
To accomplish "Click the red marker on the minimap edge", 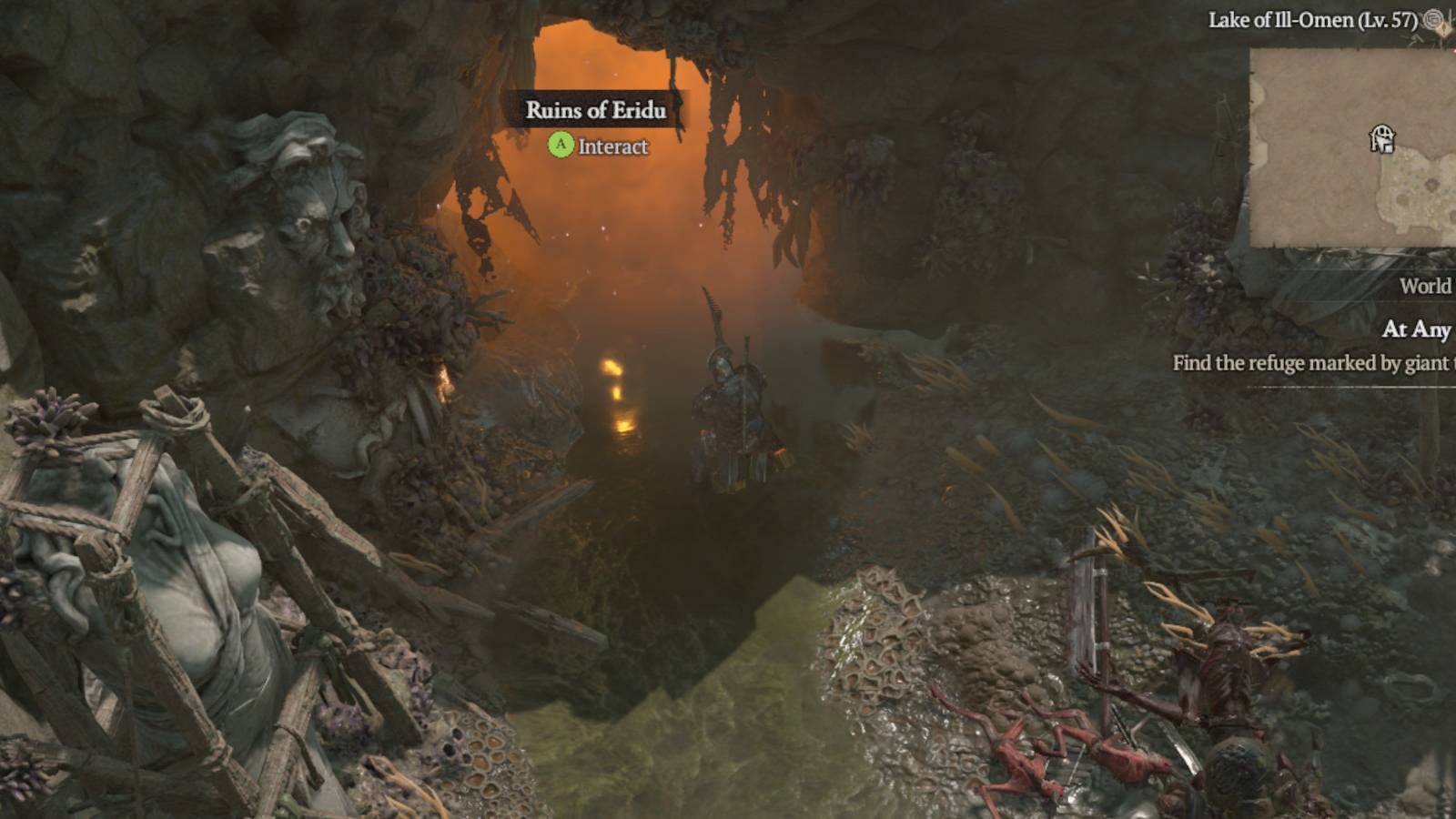I will (x=1452, y=51).
